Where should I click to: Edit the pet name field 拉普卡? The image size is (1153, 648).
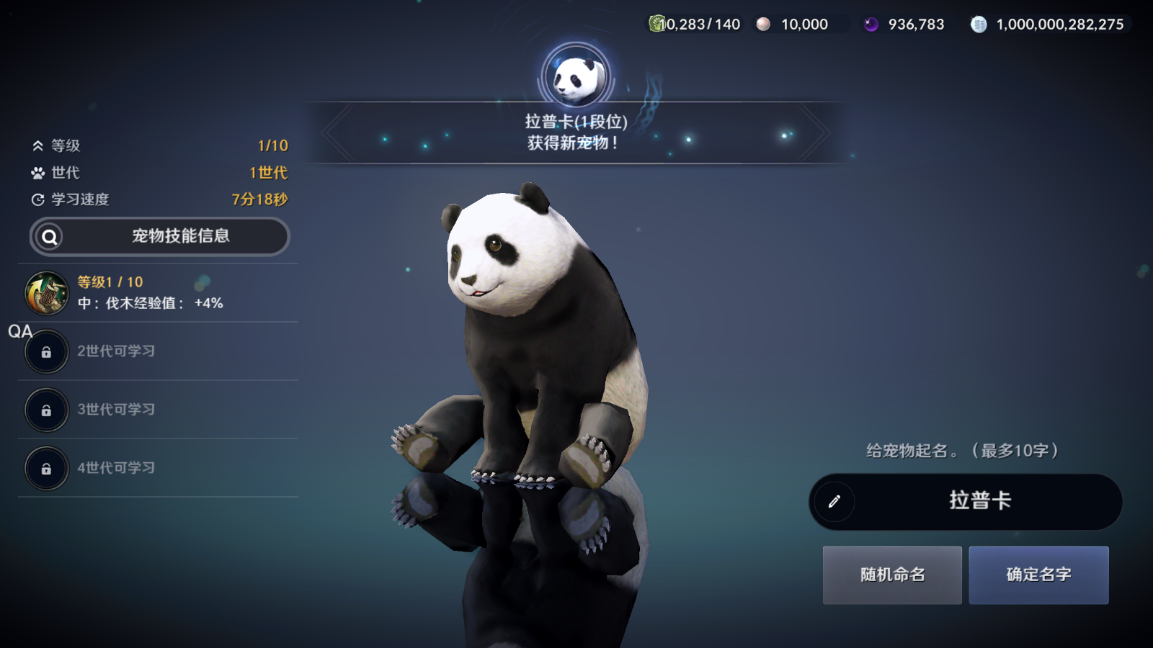click(965, 501)
